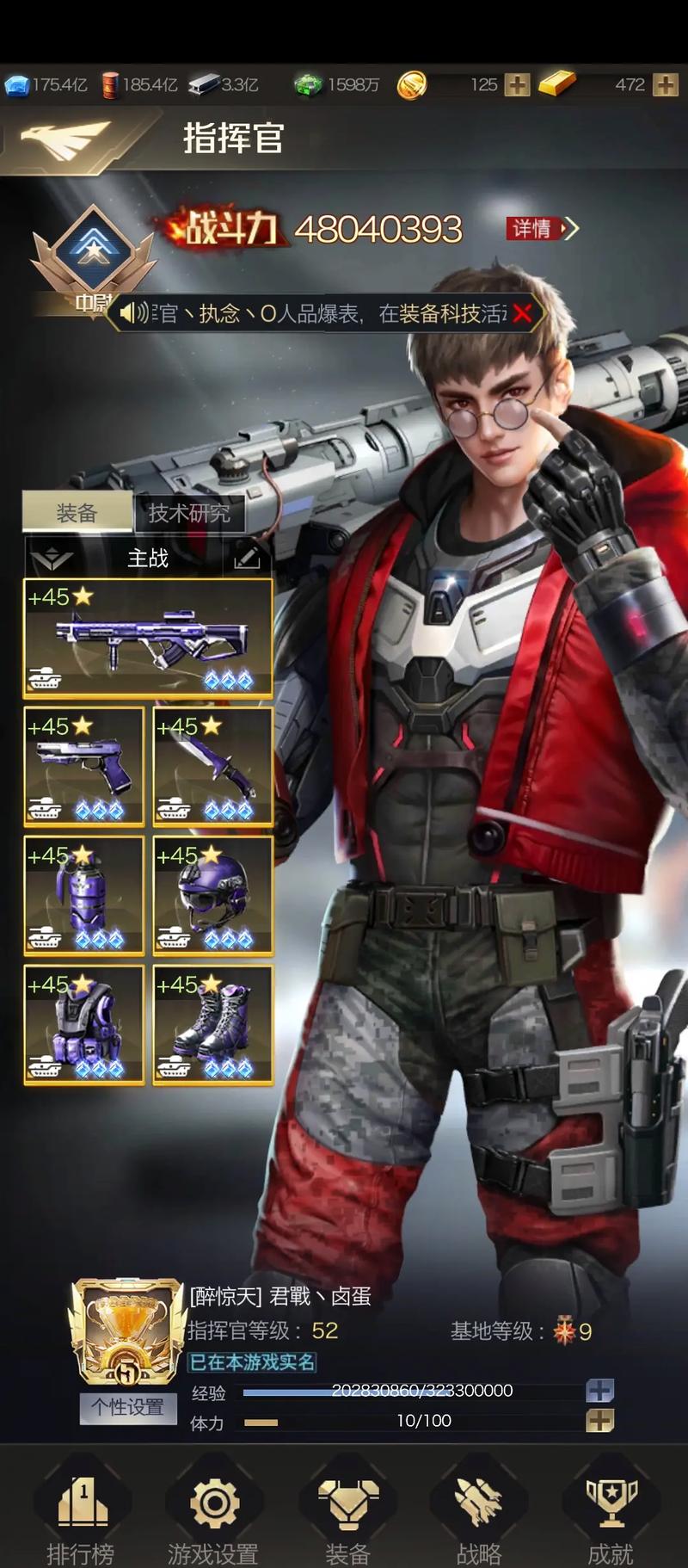Select the purple rifle equipment slot
688x1568 pixels.
148,638
